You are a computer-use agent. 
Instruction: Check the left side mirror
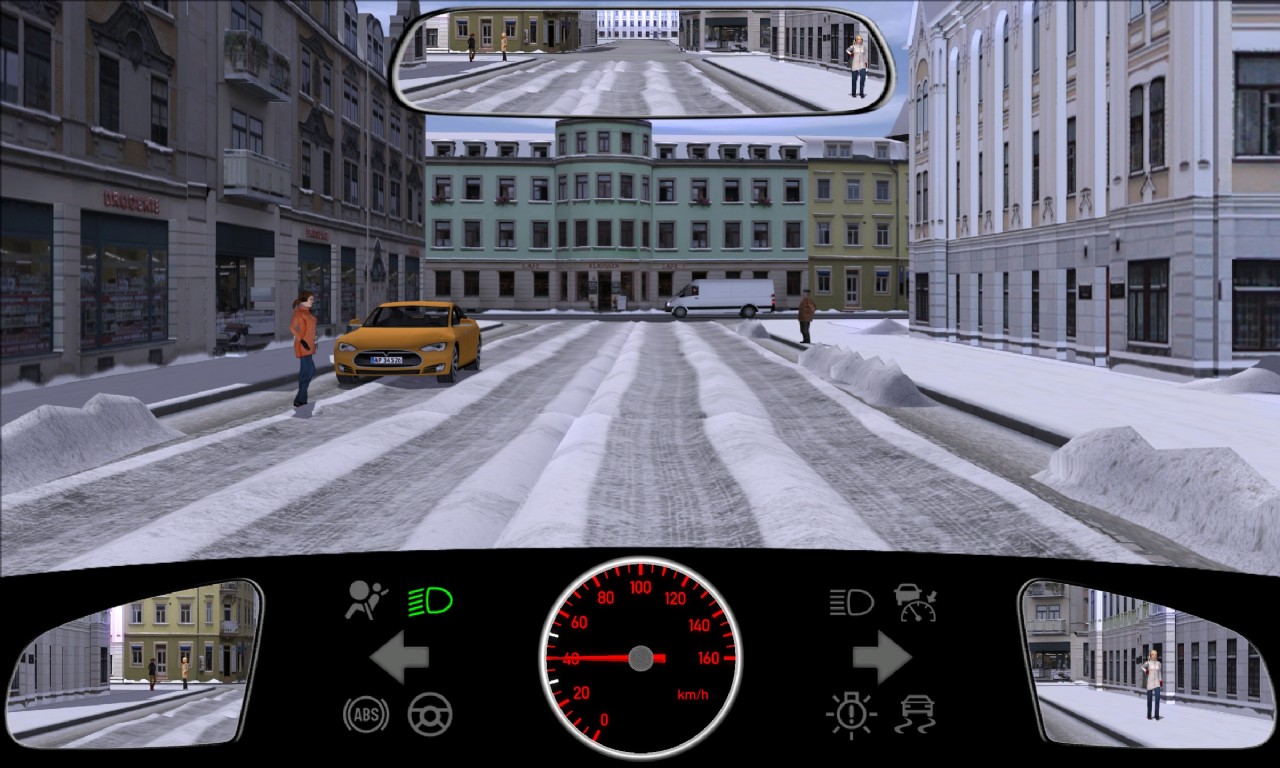(134, 663)
